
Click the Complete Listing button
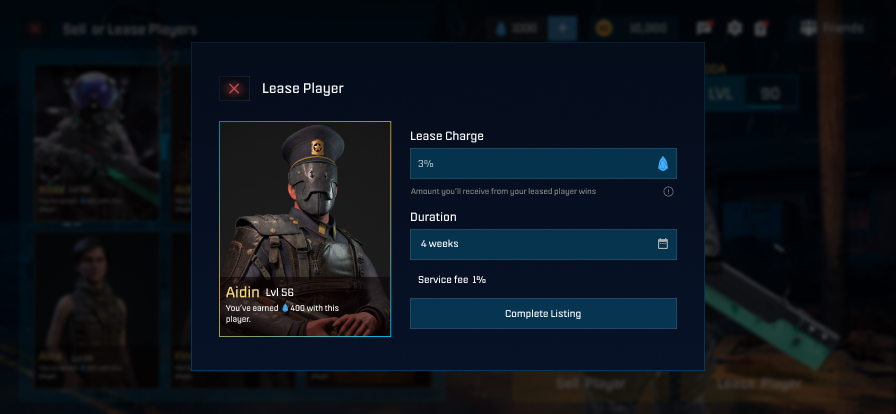pos(543,314)
